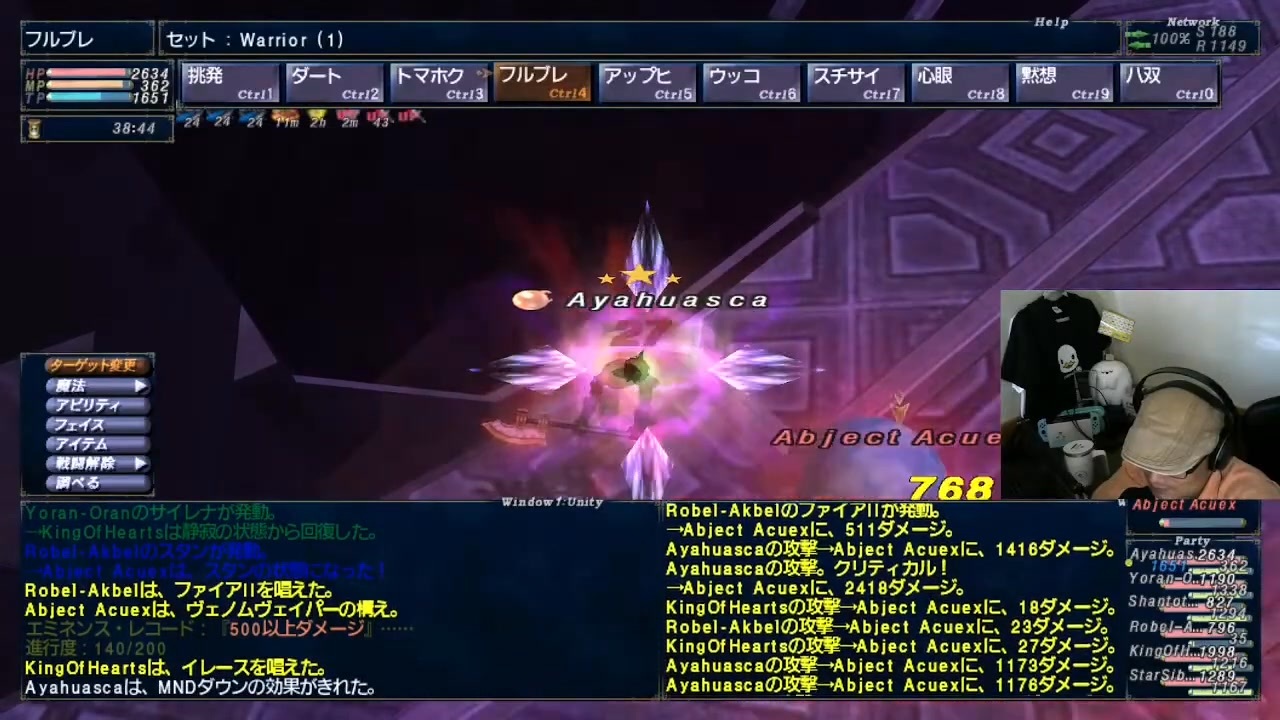Expand the 戦闘解除 (Disengage) submenu arrow
The width and height of the screenshot is (1280, 720).
coord(140,463)
